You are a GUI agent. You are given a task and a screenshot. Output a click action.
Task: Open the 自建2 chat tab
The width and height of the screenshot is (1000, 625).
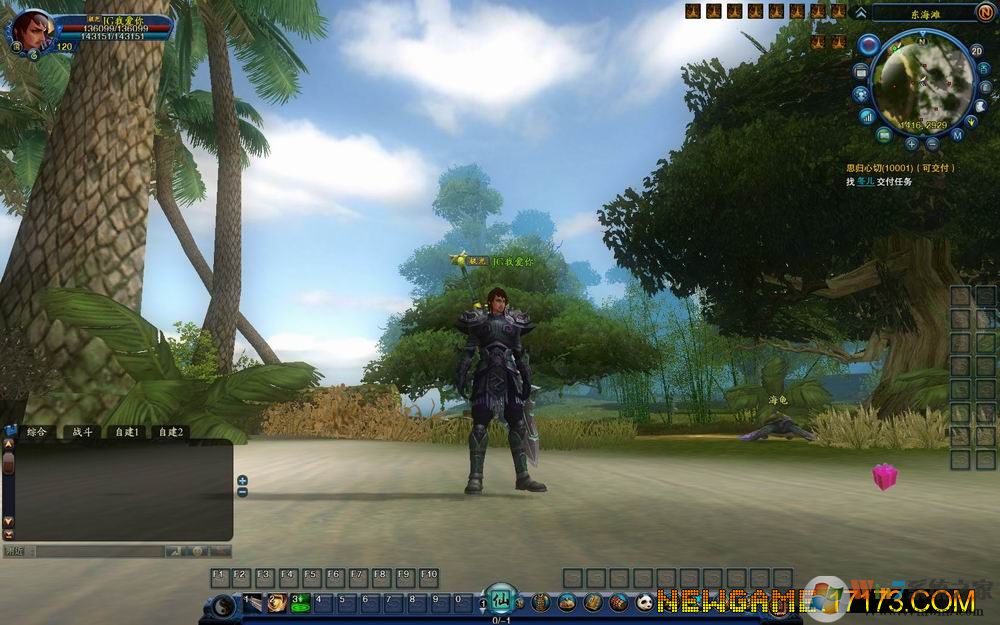(x=170, y=432)
